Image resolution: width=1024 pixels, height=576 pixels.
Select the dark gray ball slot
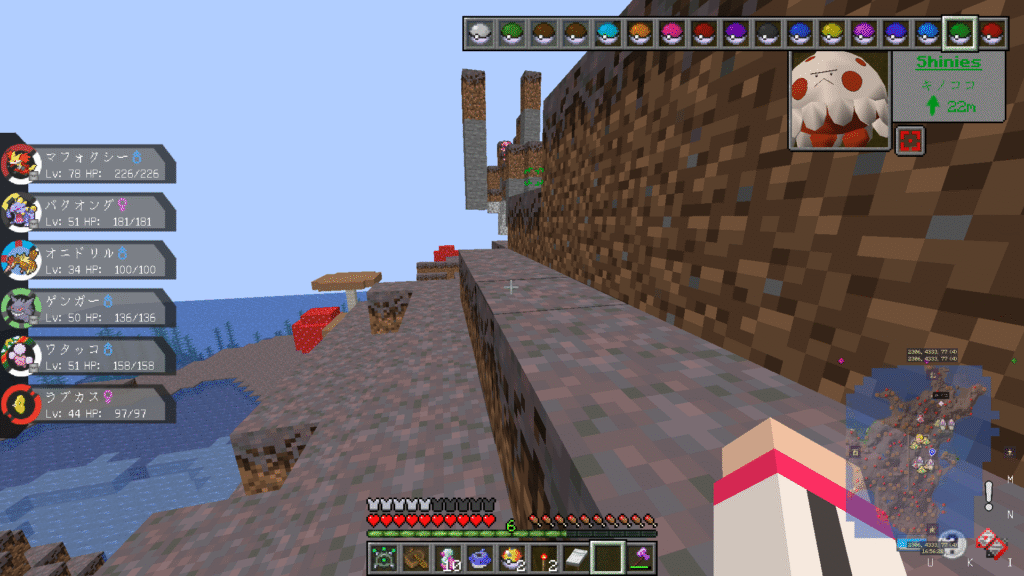click(768, 34)
